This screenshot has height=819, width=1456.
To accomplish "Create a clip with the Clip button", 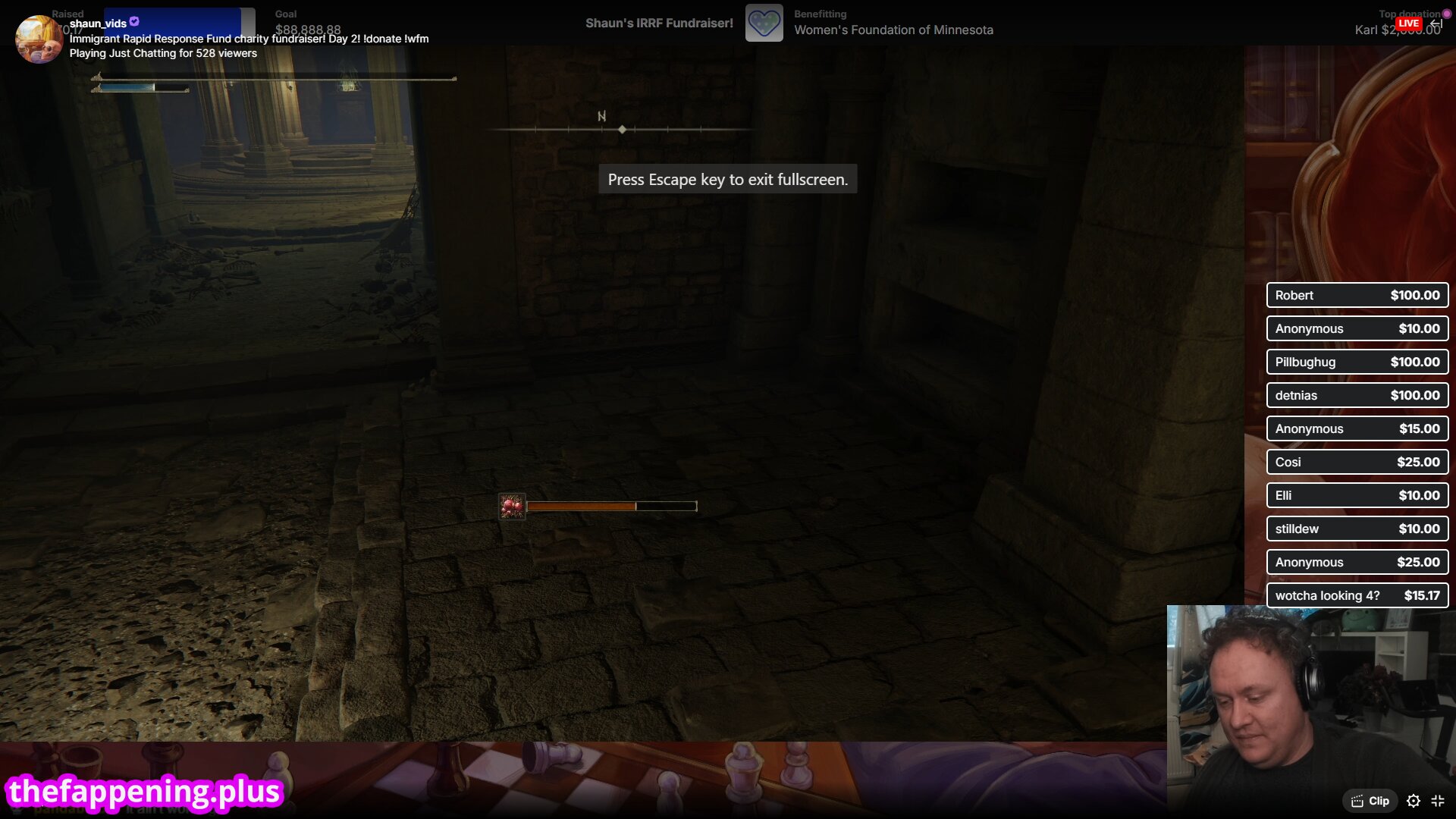I will [1370, 801].
